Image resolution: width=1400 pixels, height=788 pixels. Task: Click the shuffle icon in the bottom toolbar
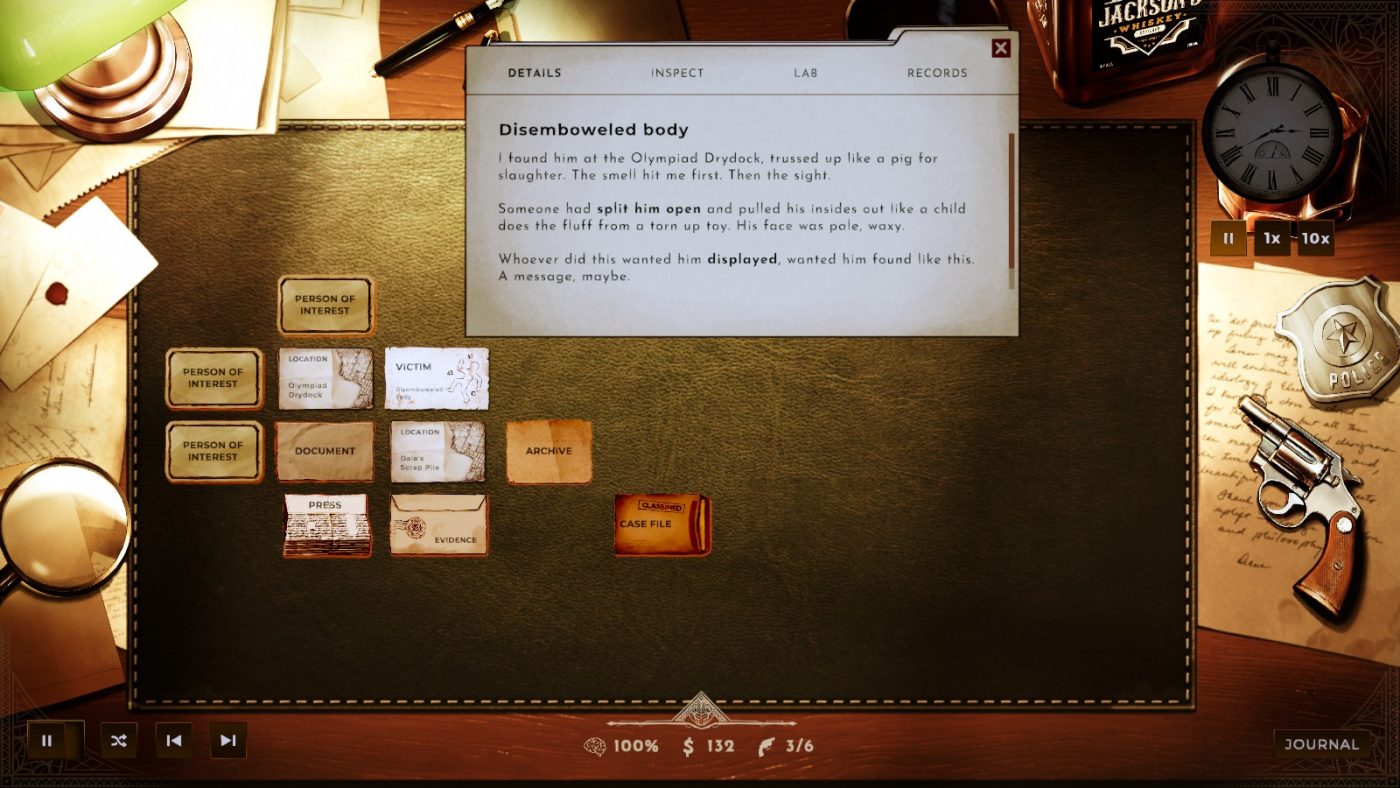[x=118, y=741]
